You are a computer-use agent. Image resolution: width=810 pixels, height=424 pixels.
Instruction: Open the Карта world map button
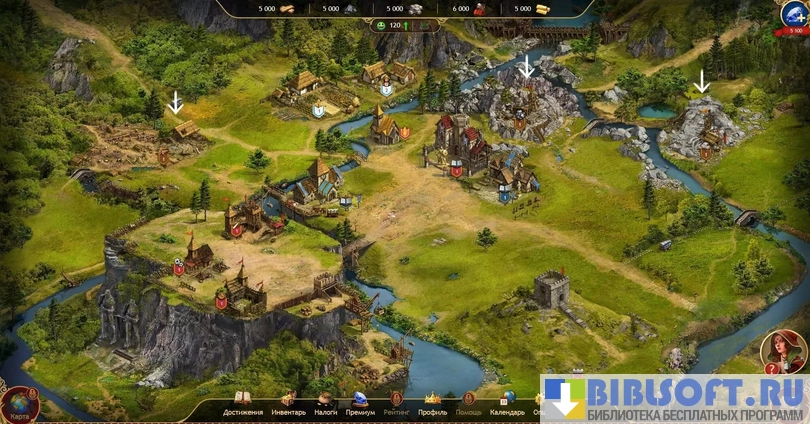19,405
